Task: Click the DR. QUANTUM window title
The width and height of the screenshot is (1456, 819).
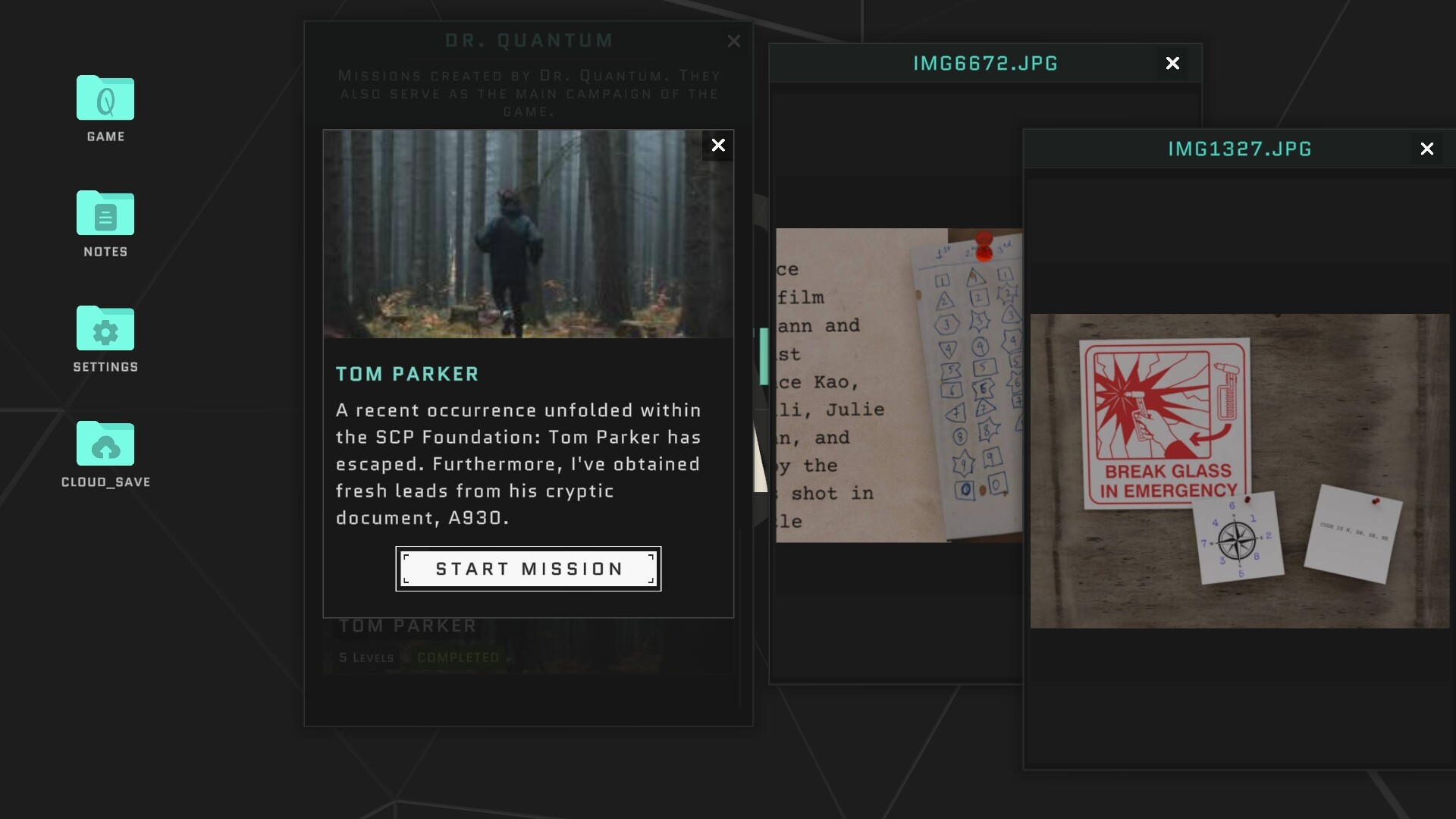Action: coord(529,40)
